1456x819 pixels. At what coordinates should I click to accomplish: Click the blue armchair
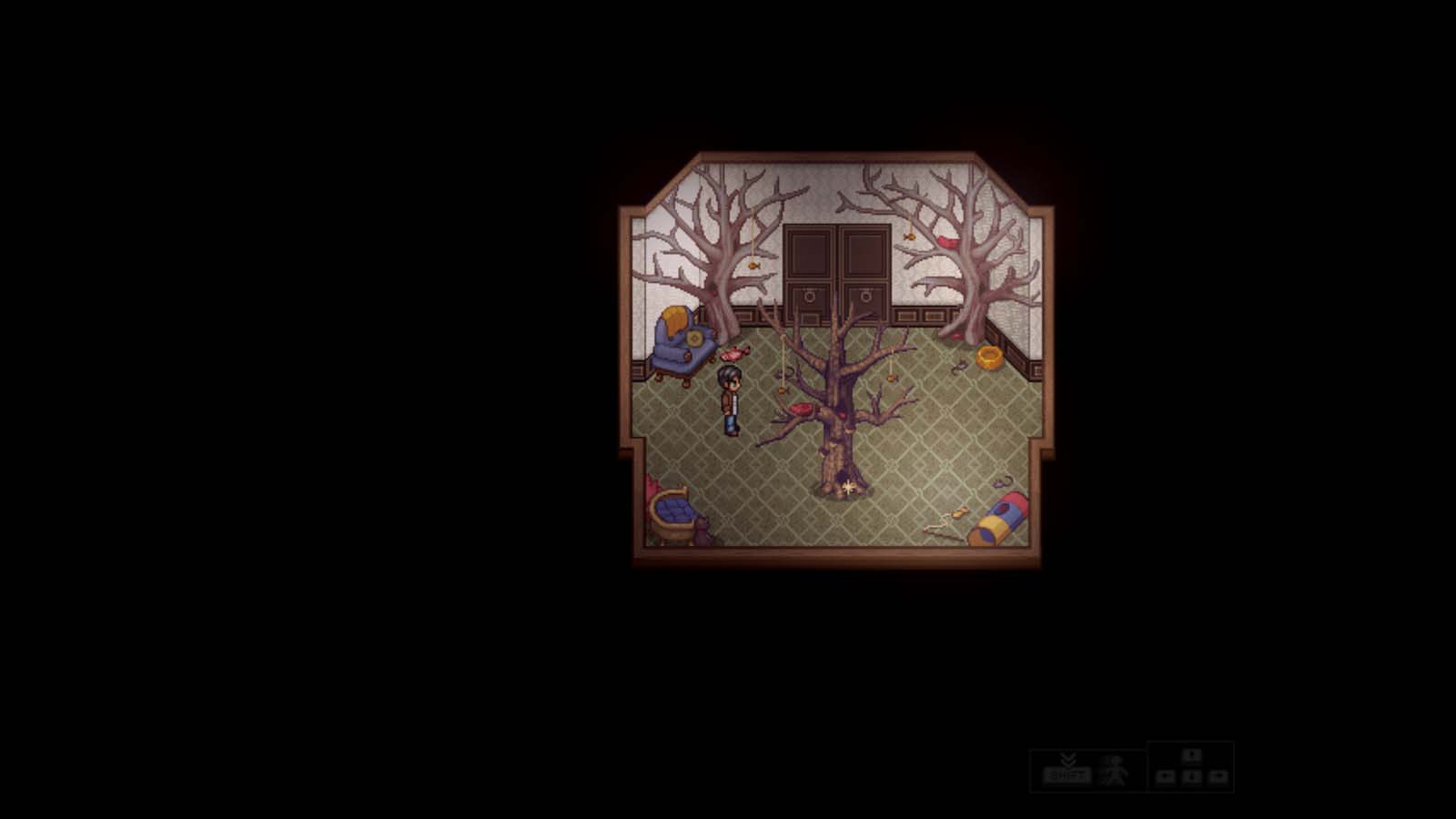(678, 350)
